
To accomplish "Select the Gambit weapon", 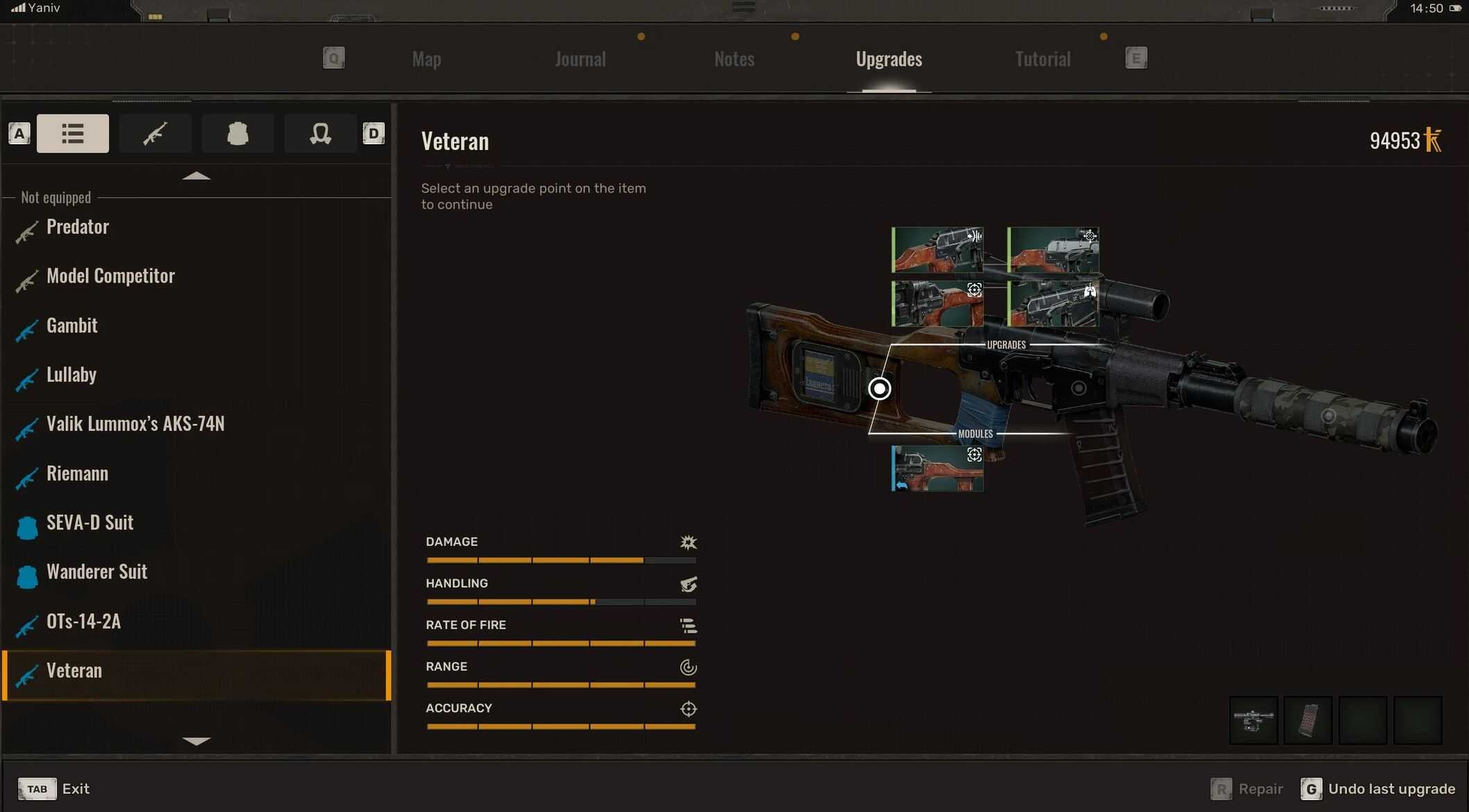I will pos(72,325).
